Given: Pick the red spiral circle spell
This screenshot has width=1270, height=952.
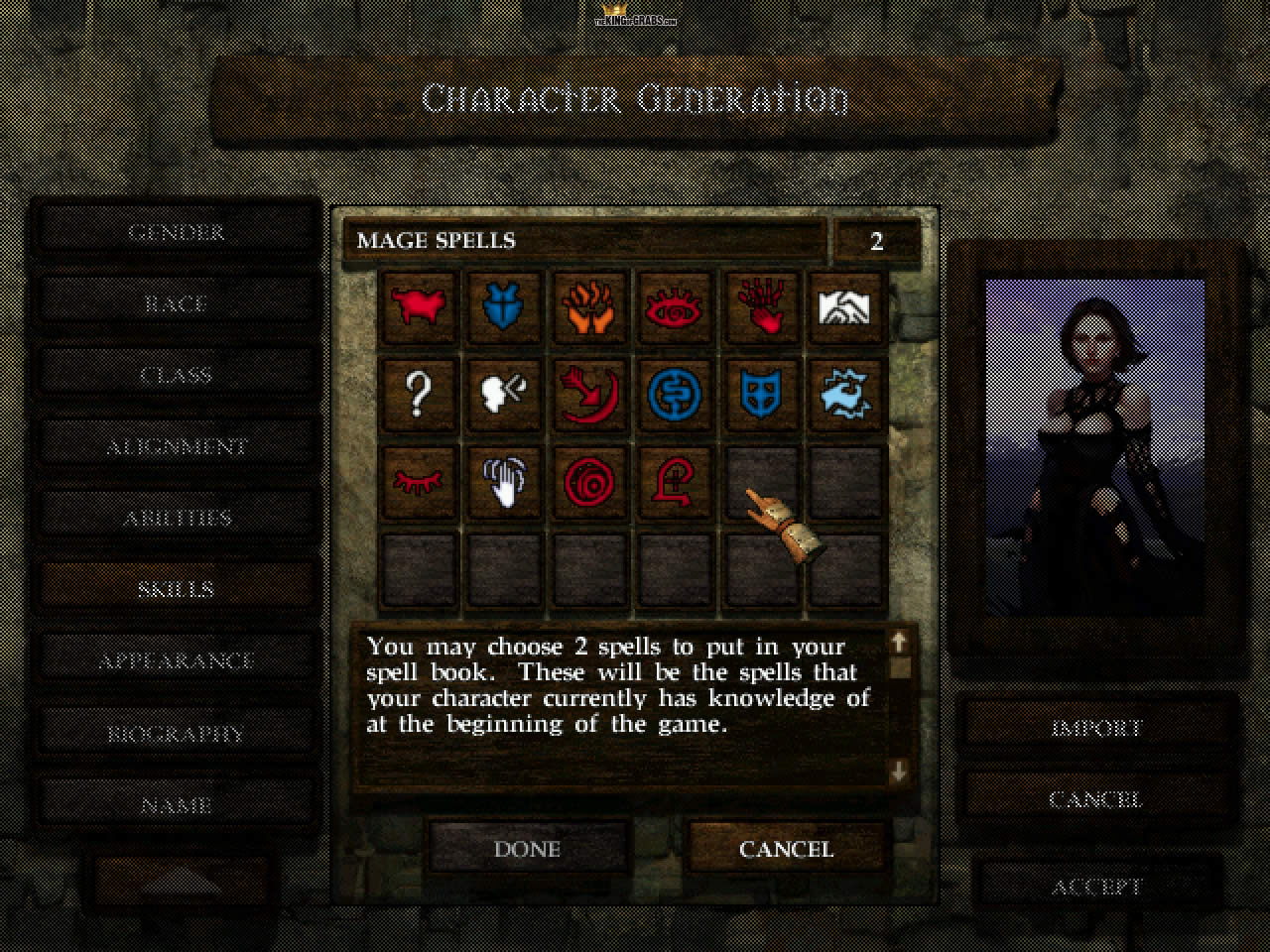Looking at the screenshot, I should tap(590, 481).
